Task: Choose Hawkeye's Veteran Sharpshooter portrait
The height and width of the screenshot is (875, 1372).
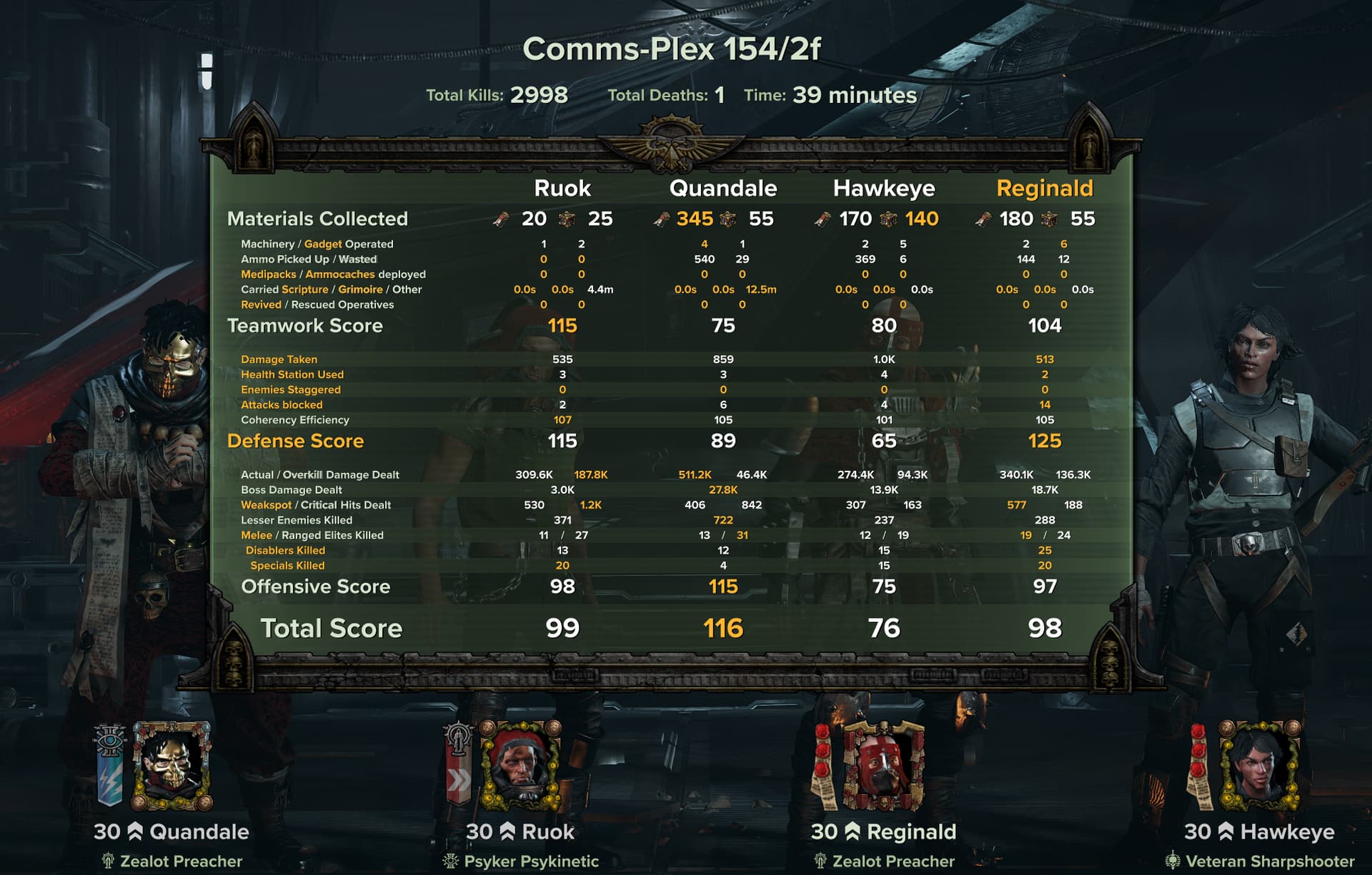Action: pos(1258,766)
